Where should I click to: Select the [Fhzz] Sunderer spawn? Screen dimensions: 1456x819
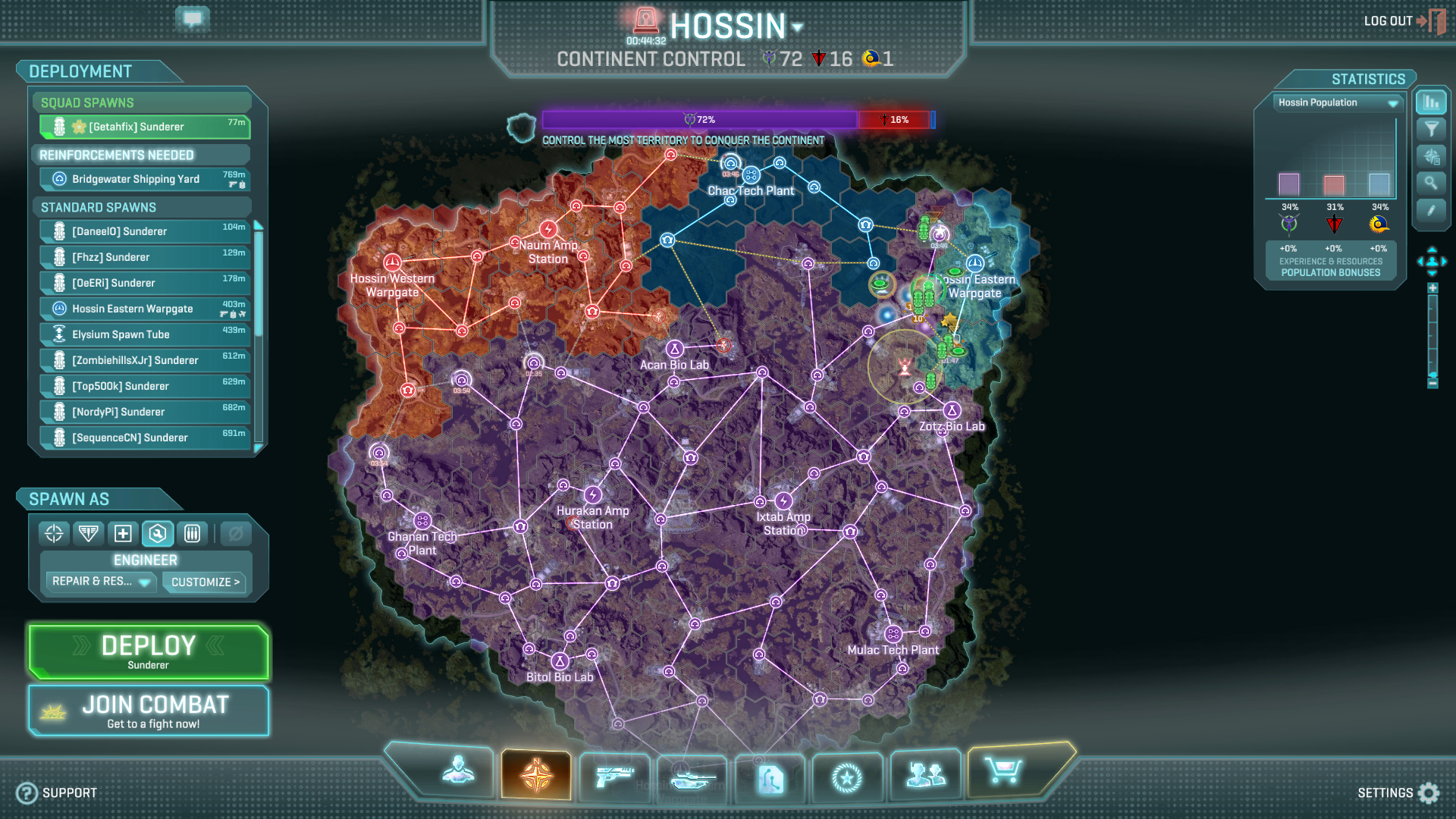[x=145, y=257]
